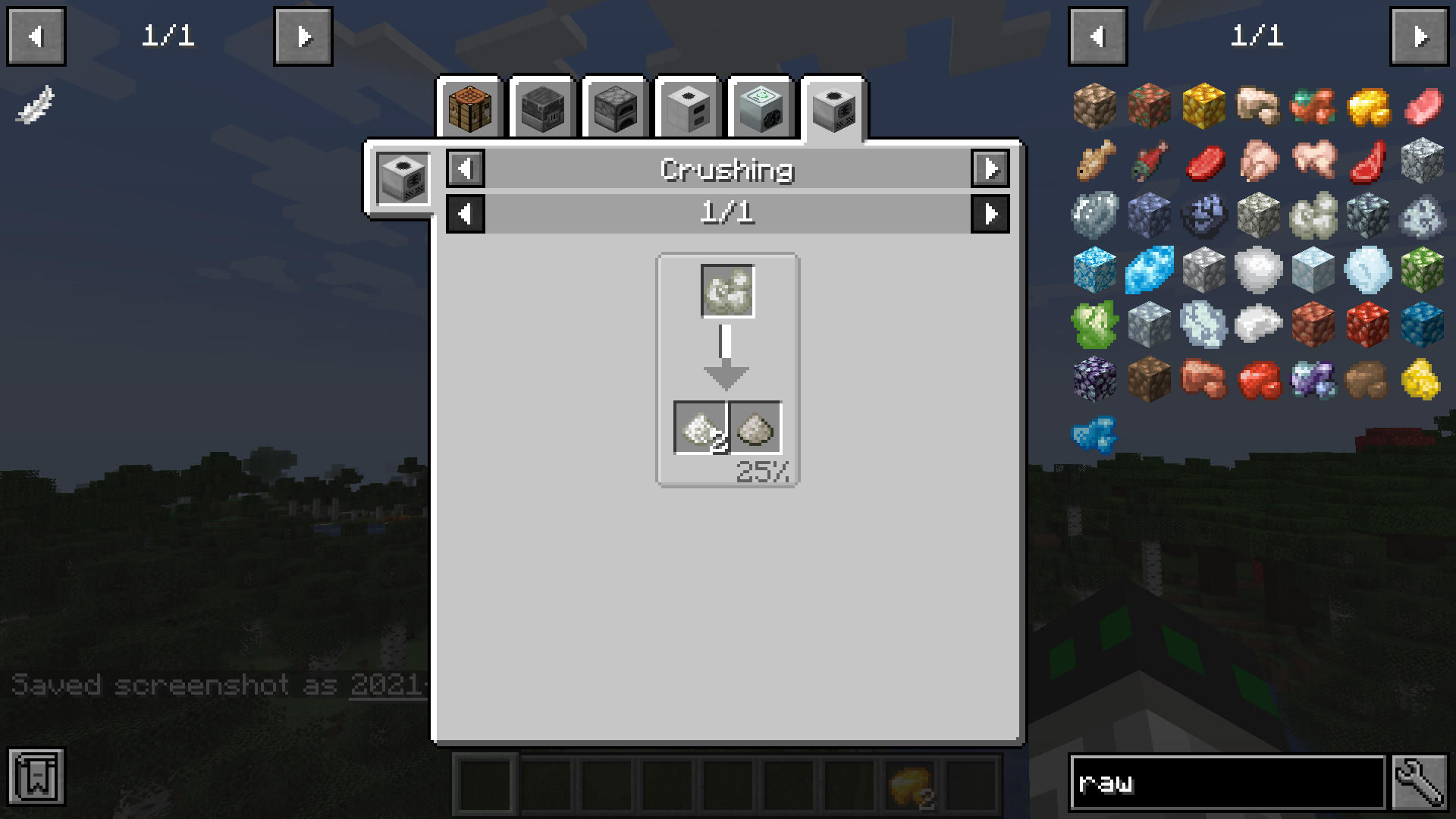Focus the search box containing "raw"

click(x=1225, y=783)
